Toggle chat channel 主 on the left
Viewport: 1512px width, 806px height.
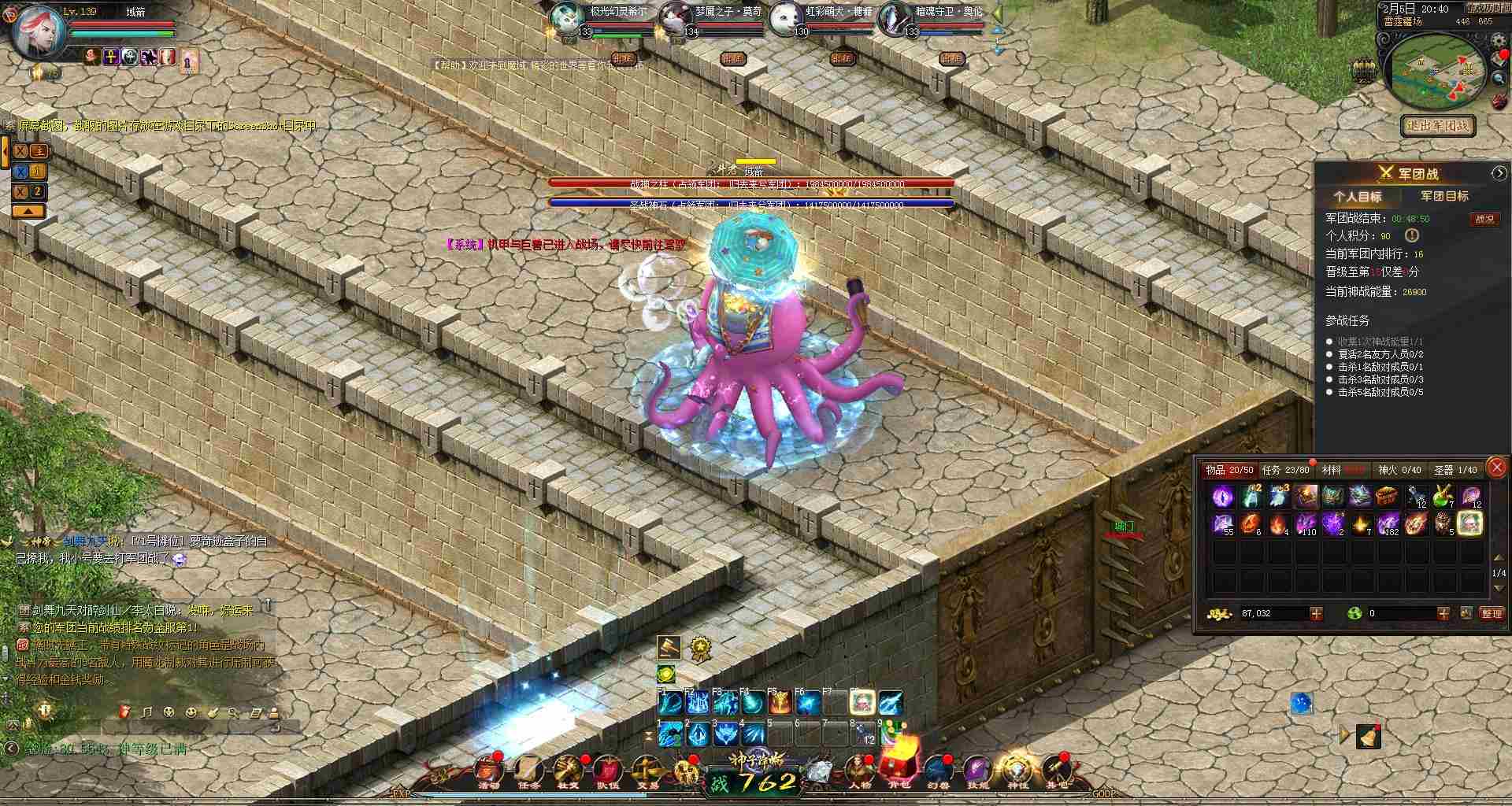click(x=39, y=151)
